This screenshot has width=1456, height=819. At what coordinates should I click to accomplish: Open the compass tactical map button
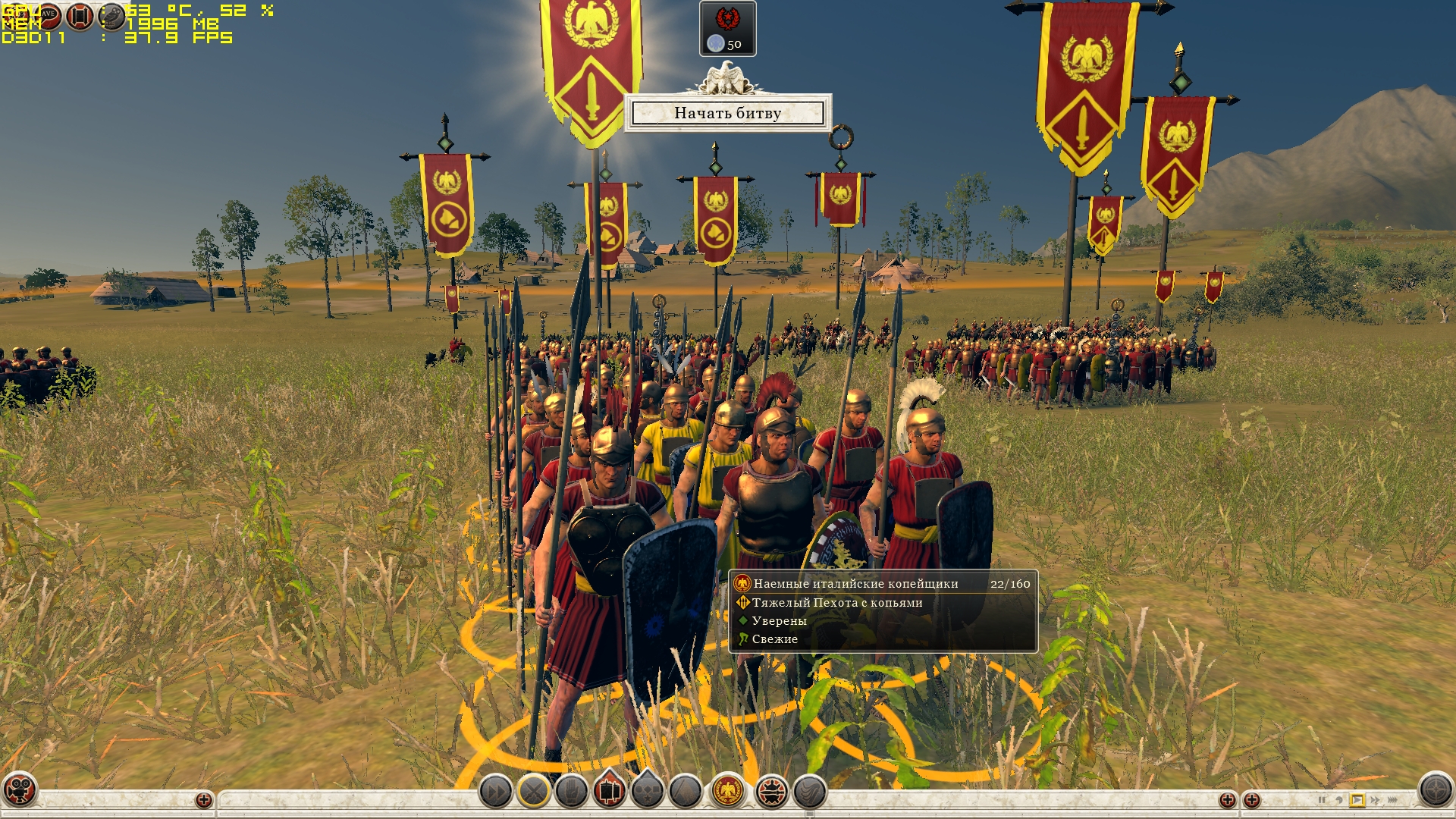click(x=1436, y=789)
